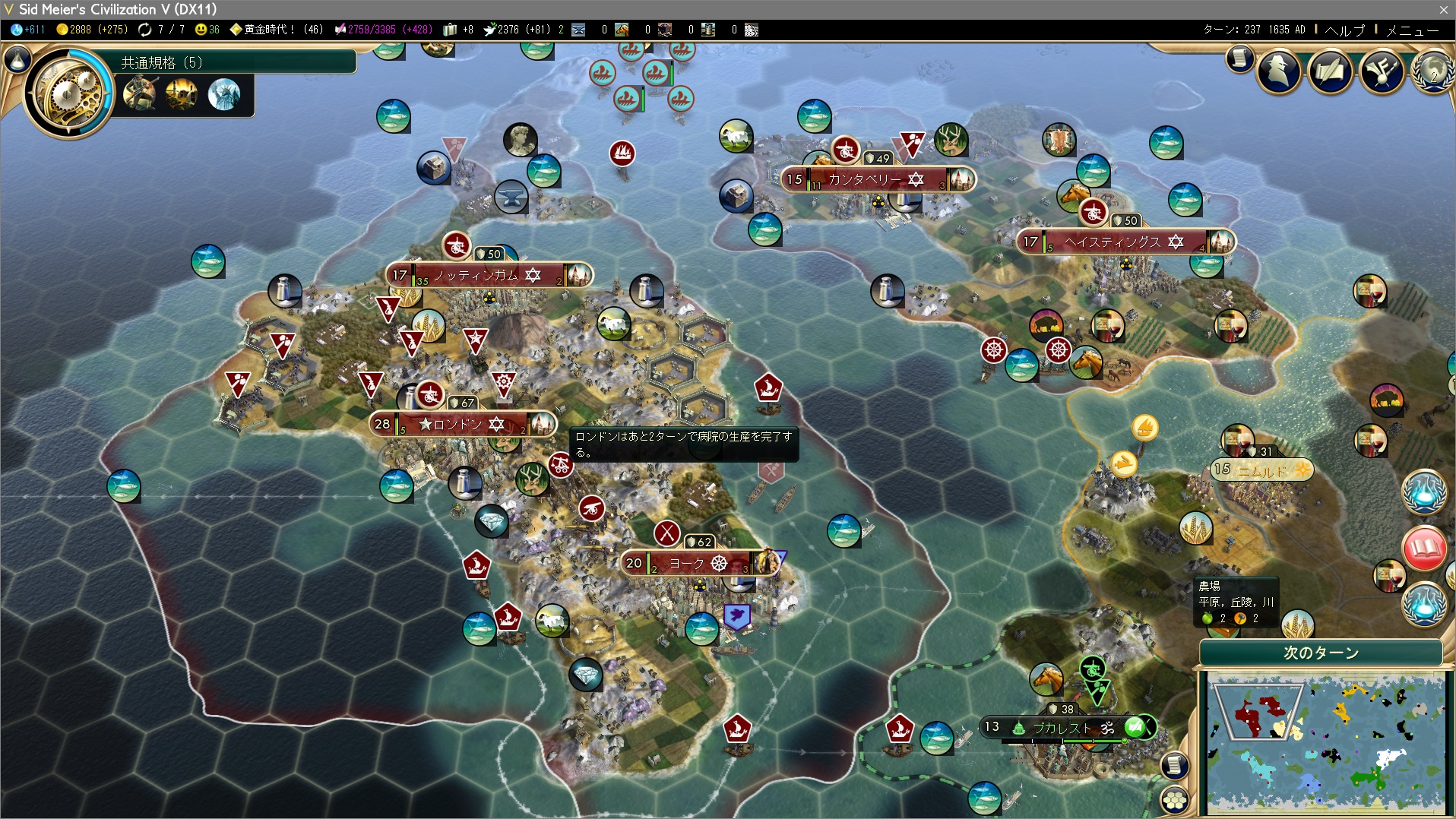Open the World Congress globe icon
The width and height of the screenshot is (1456, 819).
pyautogui.click(x=1434, y=71)
